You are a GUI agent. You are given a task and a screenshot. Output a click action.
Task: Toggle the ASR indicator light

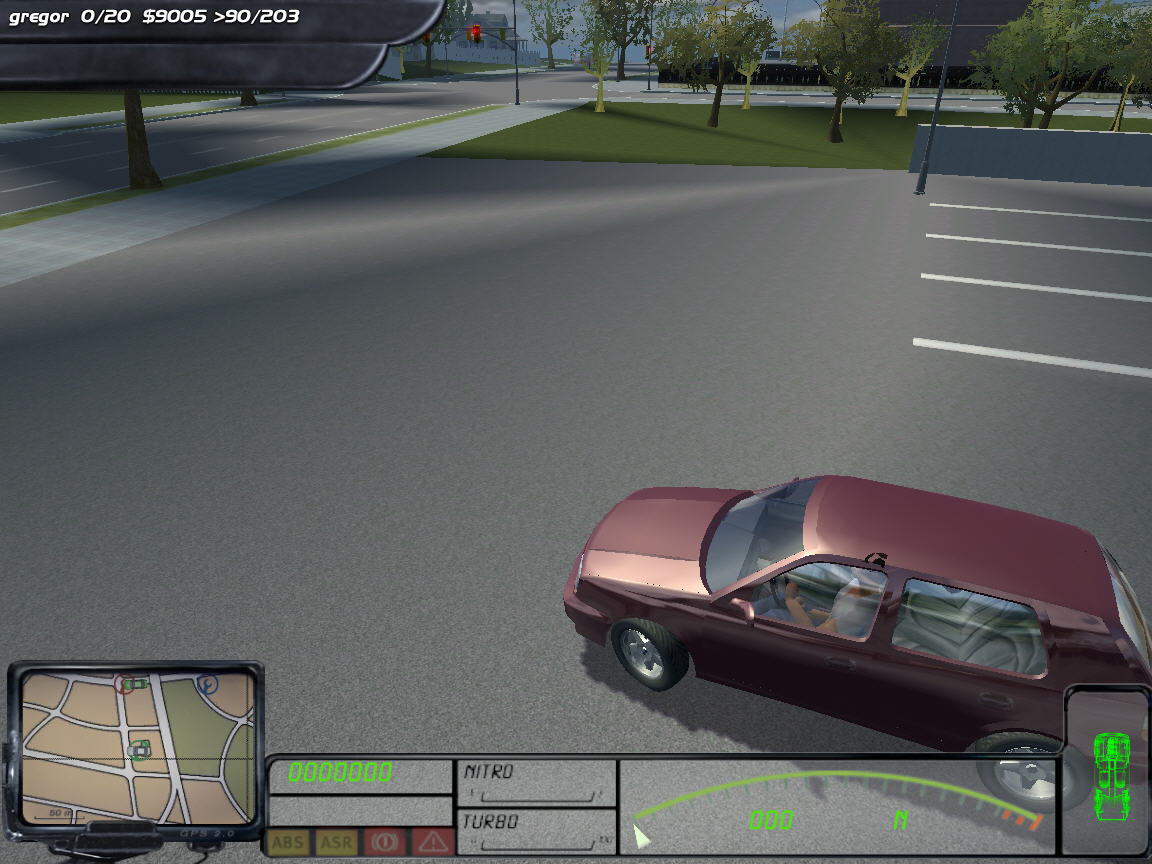point(336,842)
